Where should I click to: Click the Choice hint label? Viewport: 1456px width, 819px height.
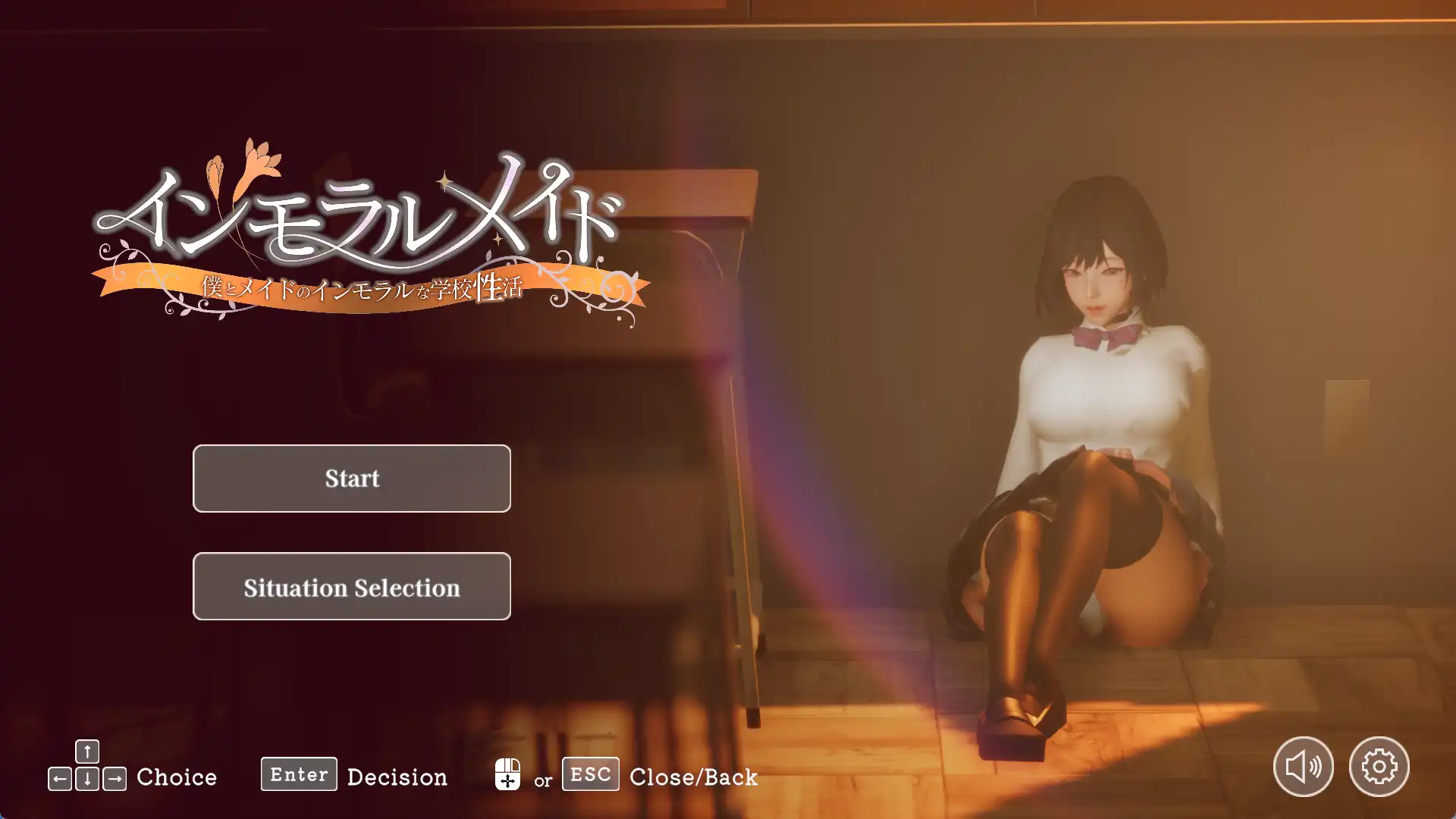[x=176, y=777]
